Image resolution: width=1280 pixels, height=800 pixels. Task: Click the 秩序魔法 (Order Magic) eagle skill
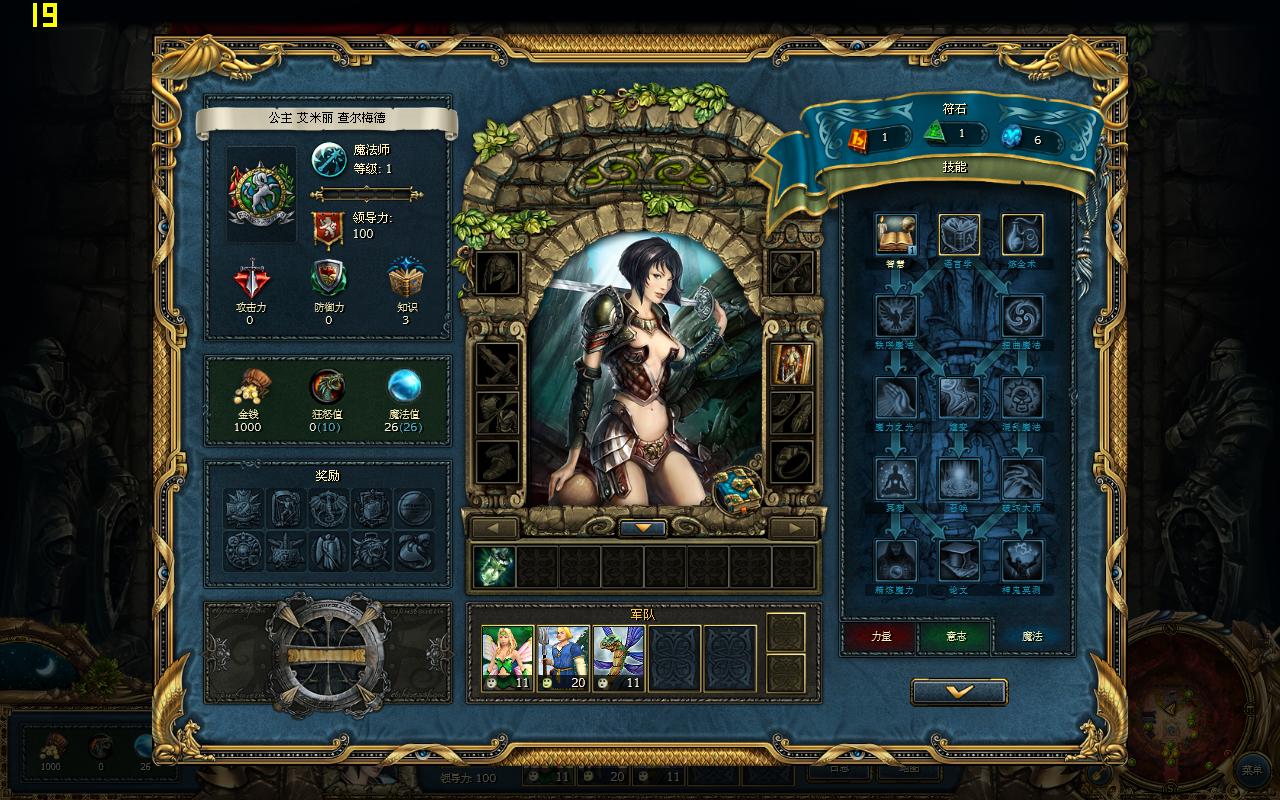[x=896, y=316]
